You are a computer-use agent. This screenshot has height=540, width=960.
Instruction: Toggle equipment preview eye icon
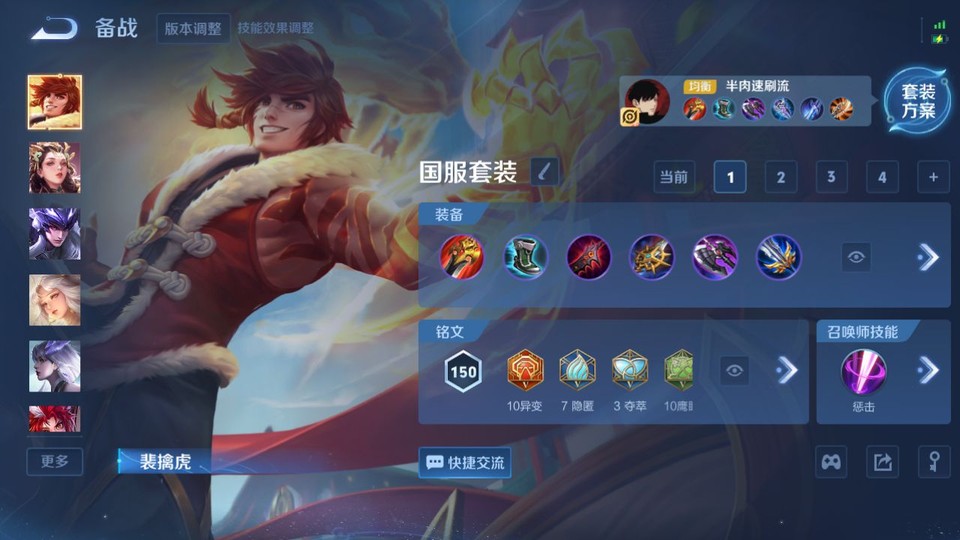[x=855, y=257]
